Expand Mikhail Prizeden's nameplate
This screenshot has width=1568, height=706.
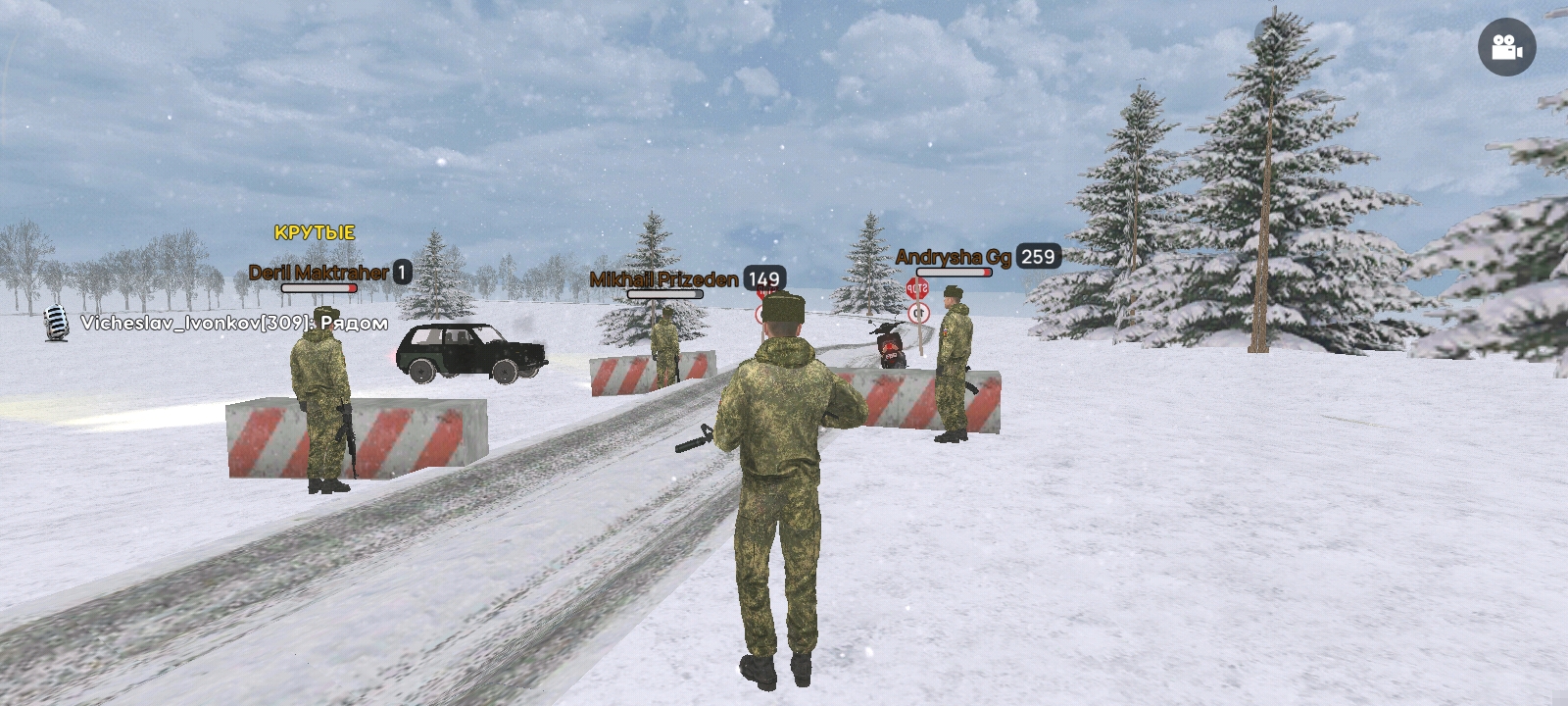662,279
